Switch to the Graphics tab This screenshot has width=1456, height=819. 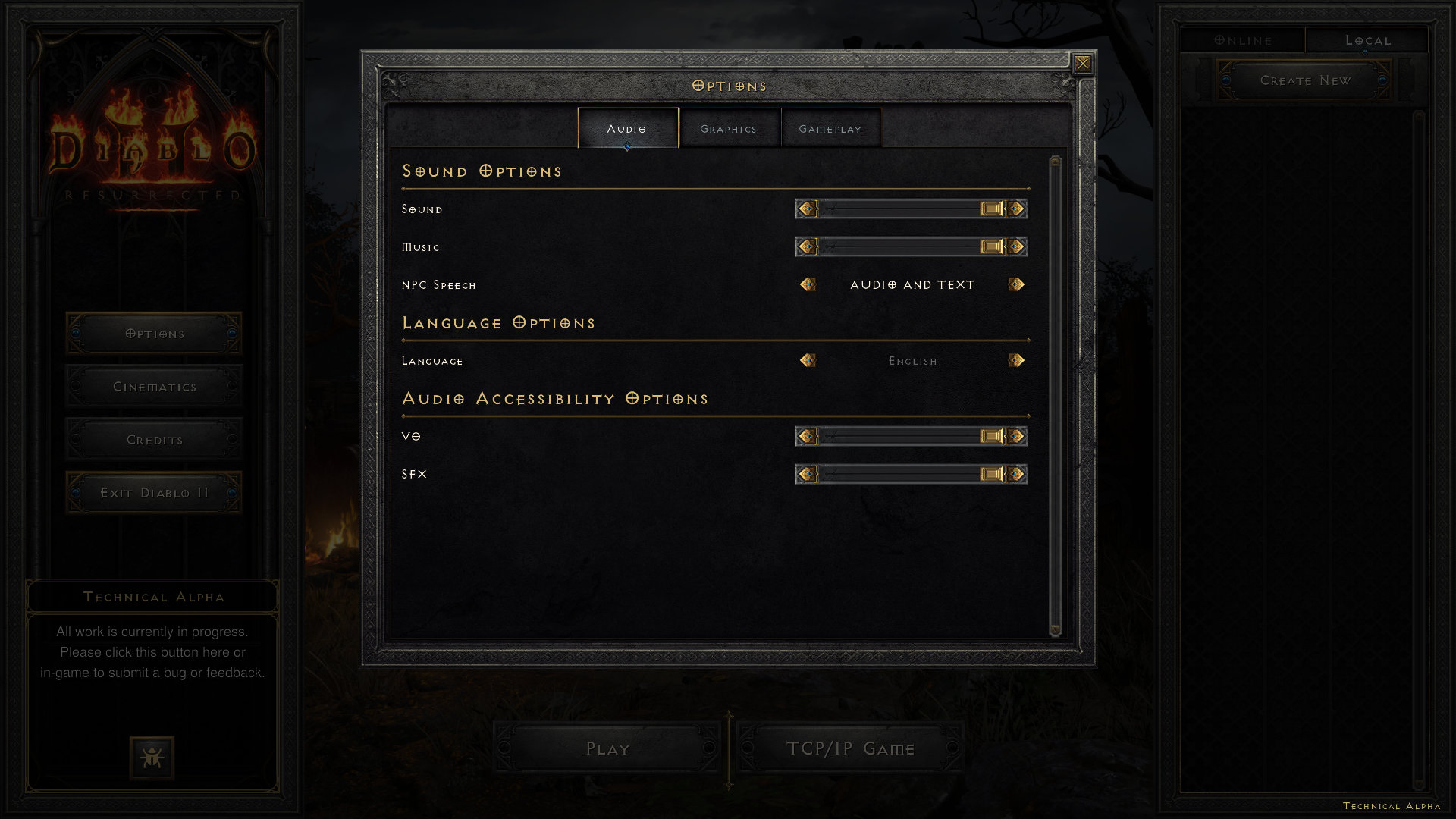[x=729, y=129]
